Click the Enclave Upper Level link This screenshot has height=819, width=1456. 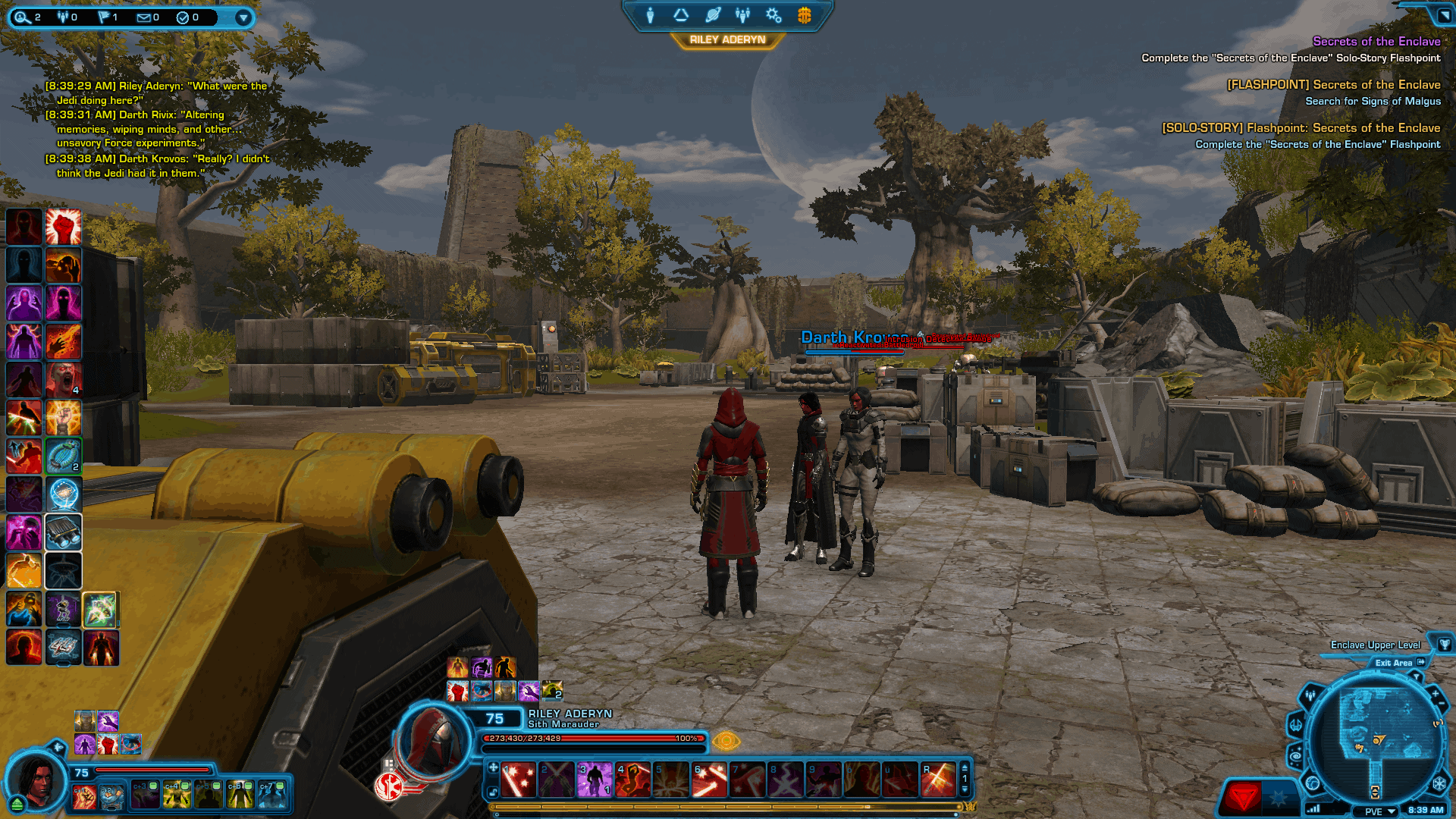click(x=1375, y=645)
